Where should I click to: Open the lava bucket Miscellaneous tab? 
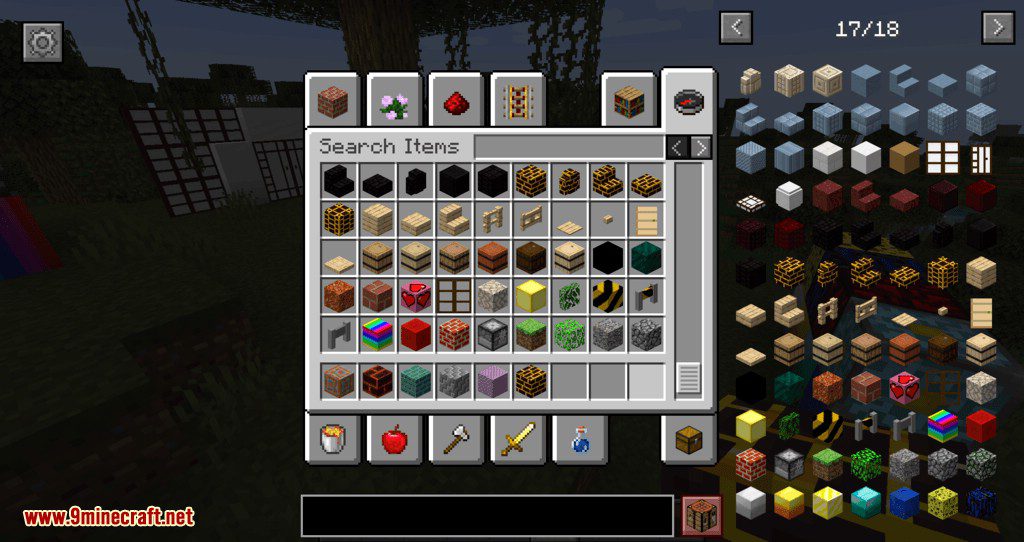(x=332, y=438)
